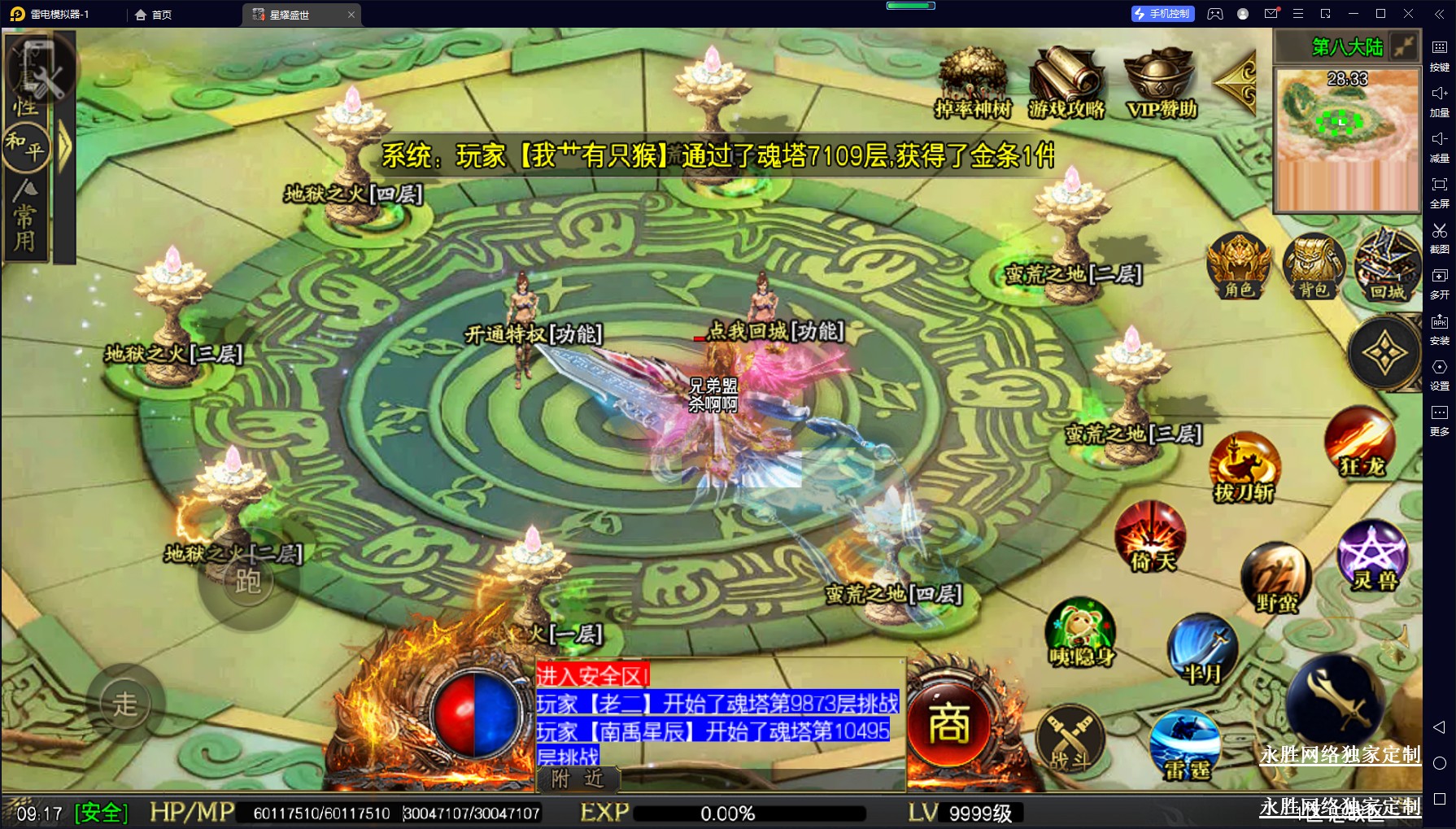Activate the 半月 half-moon skill
This screenshot has height=829, width=1456.
click(x=1202, y=651)
